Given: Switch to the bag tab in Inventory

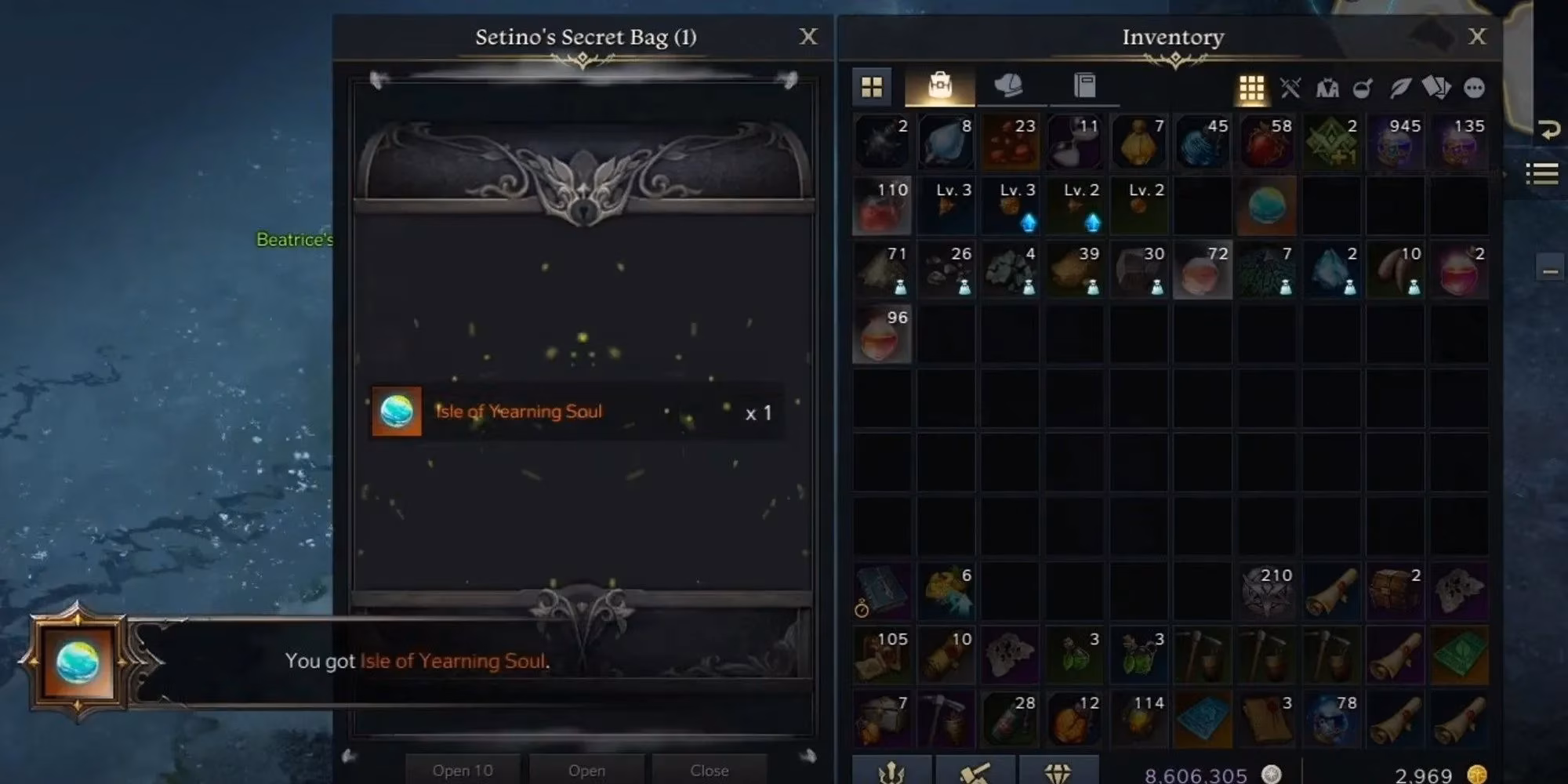Looking at the screenshot, I should click(941, 86).
